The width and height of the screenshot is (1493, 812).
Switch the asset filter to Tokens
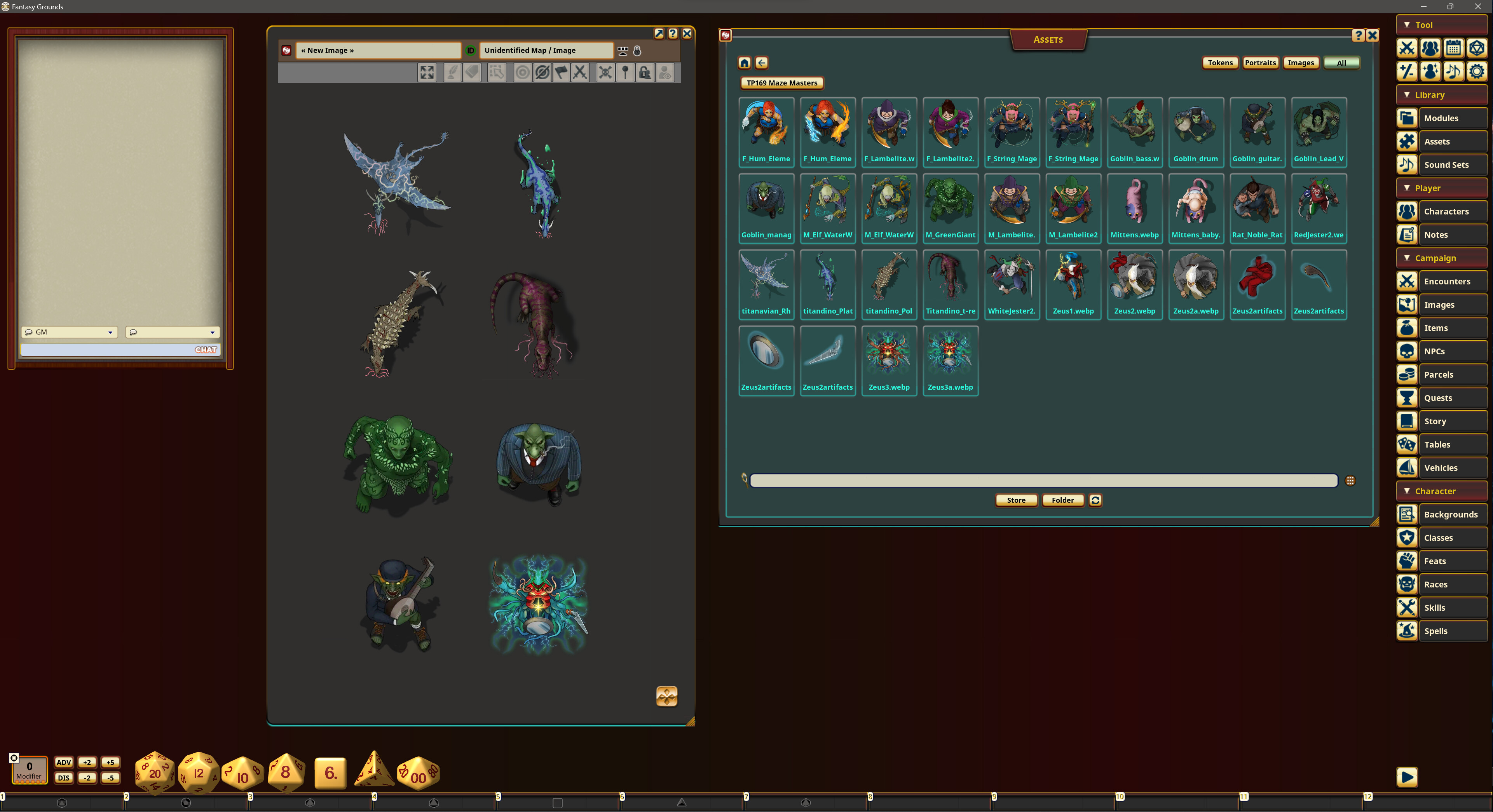(1219, 63)
